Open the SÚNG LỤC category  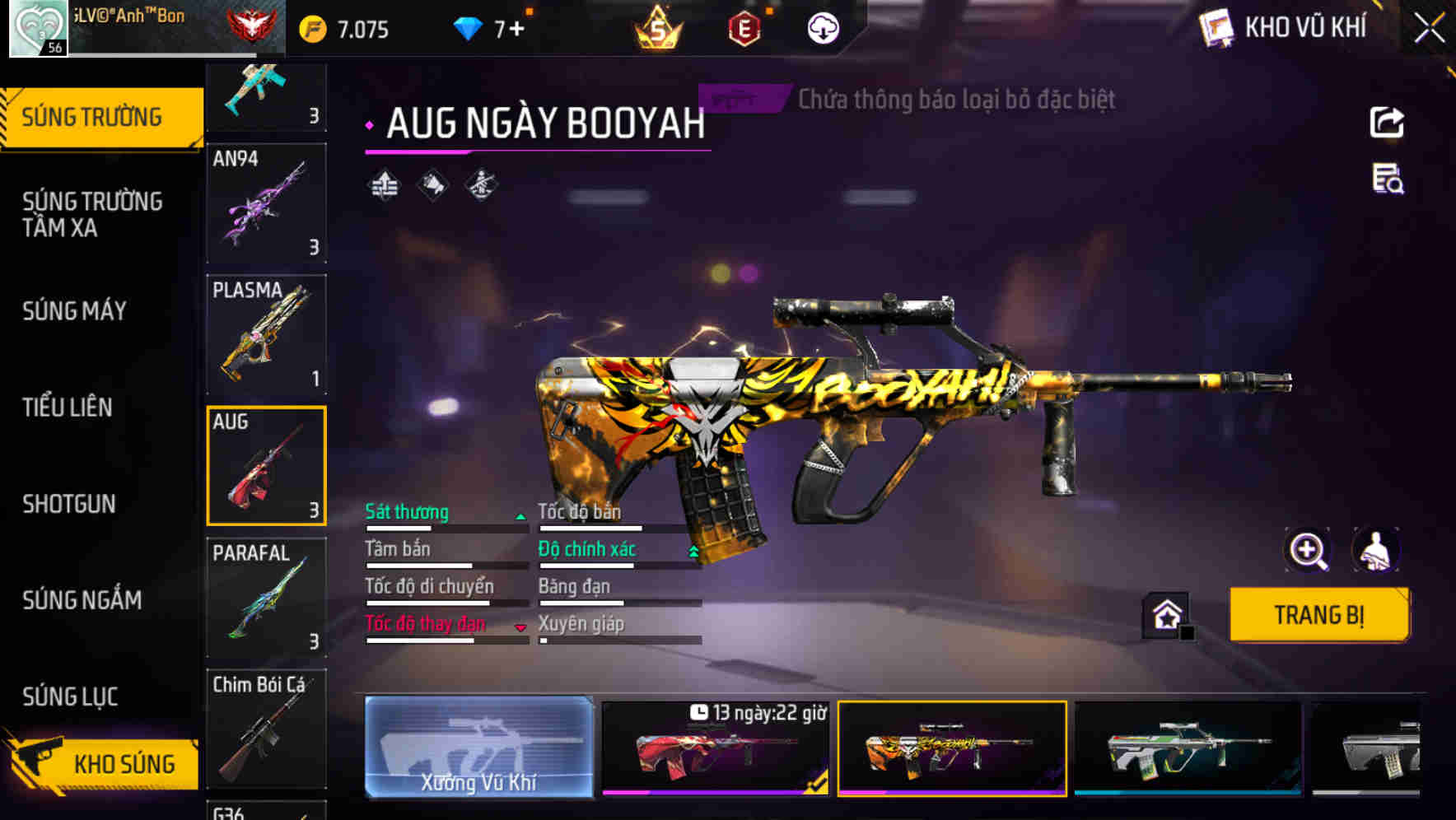70,697
